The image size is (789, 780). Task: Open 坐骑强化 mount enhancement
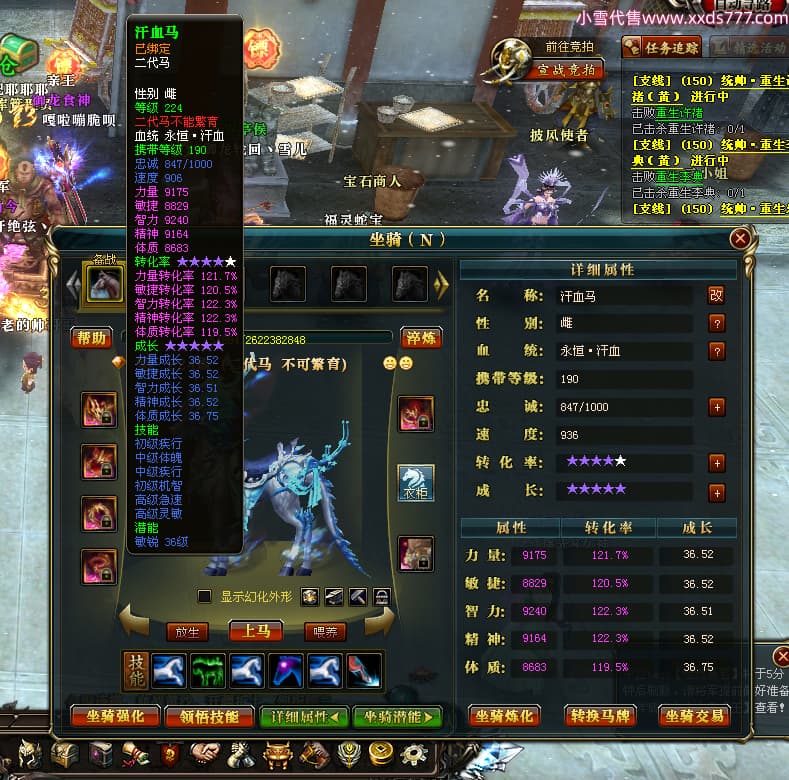pos(115,716)
